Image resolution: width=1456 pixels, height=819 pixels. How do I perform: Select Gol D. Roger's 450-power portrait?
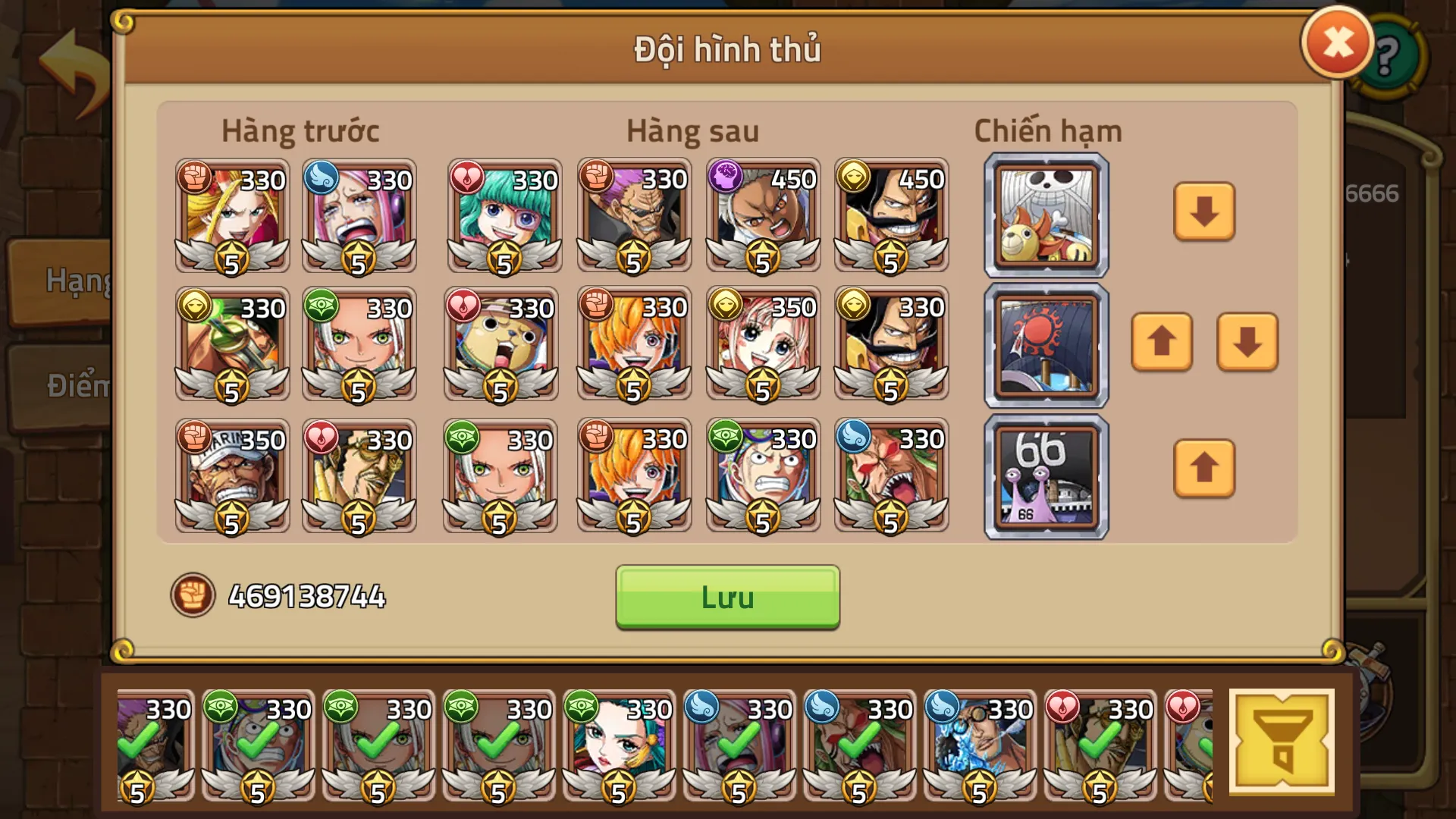tap(890, 216)
